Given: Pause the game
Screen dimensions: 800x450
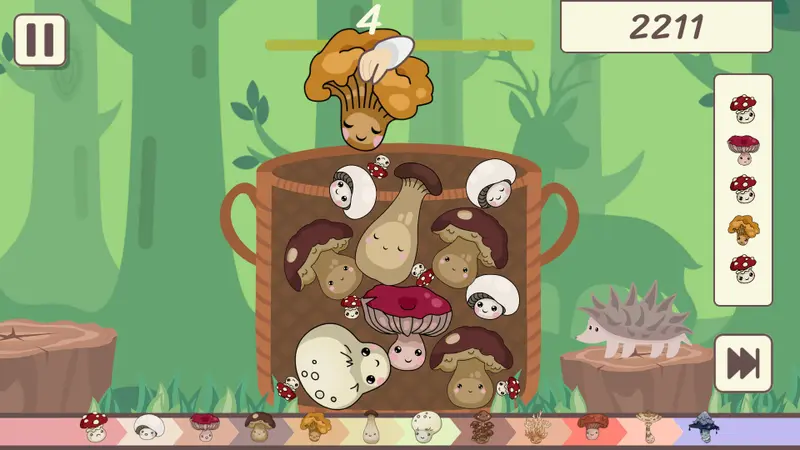Looking at the screenshot, I should click(40, 40).
